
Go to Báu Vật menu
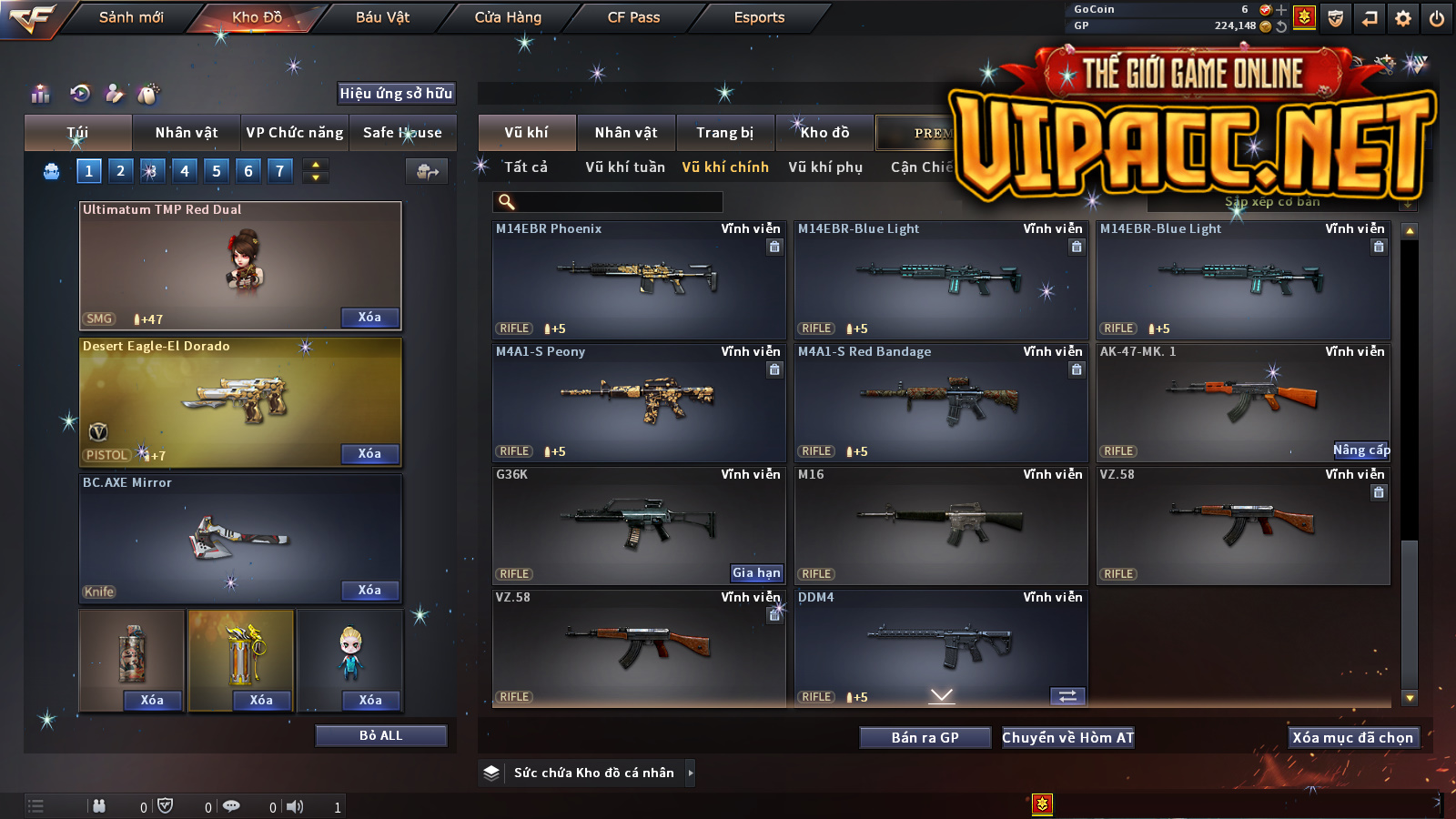(x=382, y=17)
